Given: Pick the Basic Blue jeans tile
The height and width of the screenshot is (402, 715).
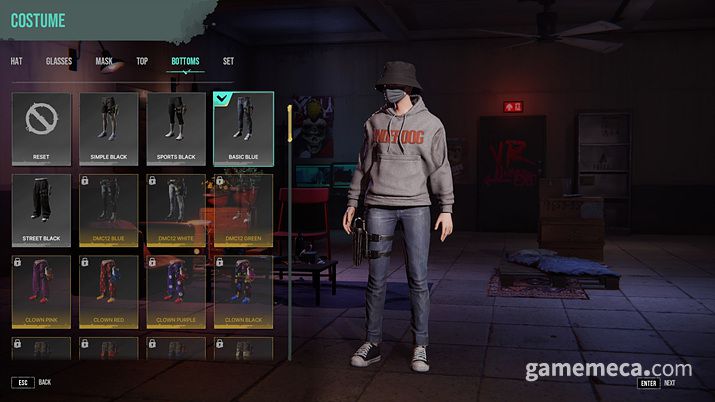Looking at the screenshot, I should [x=243, y=128].
